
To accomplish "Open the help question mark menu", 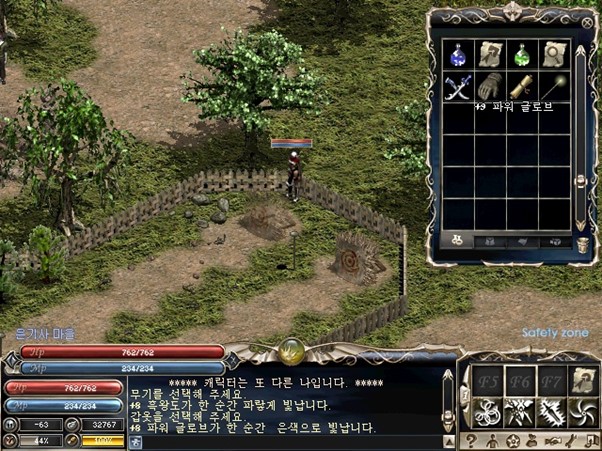I will coord(471,440).
